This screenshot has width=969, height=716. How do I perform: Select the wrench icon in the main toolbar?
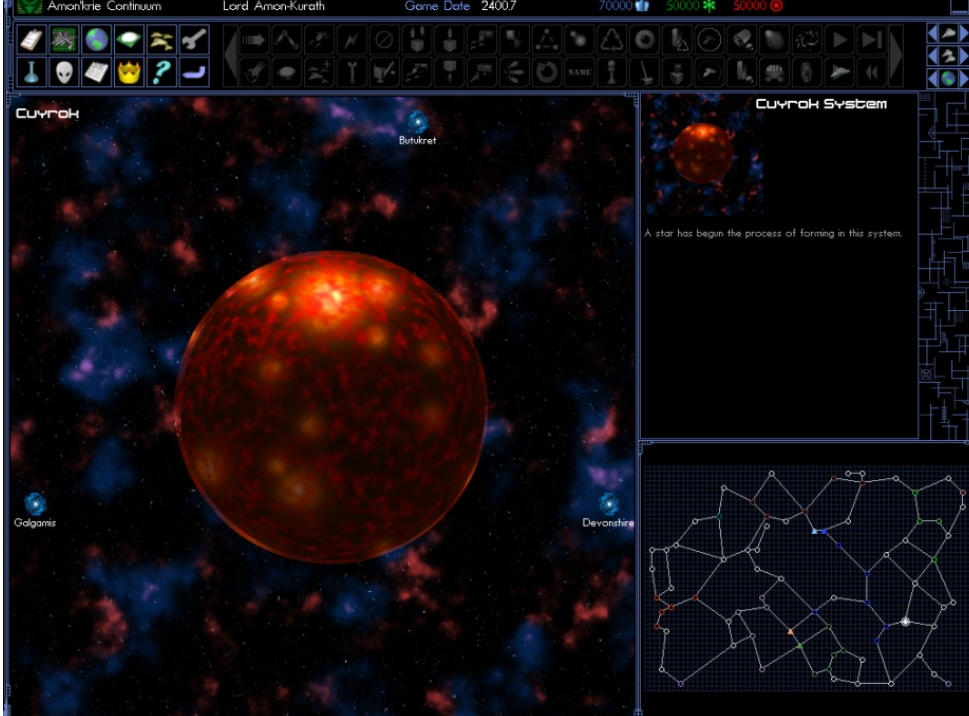coord(194,41)
